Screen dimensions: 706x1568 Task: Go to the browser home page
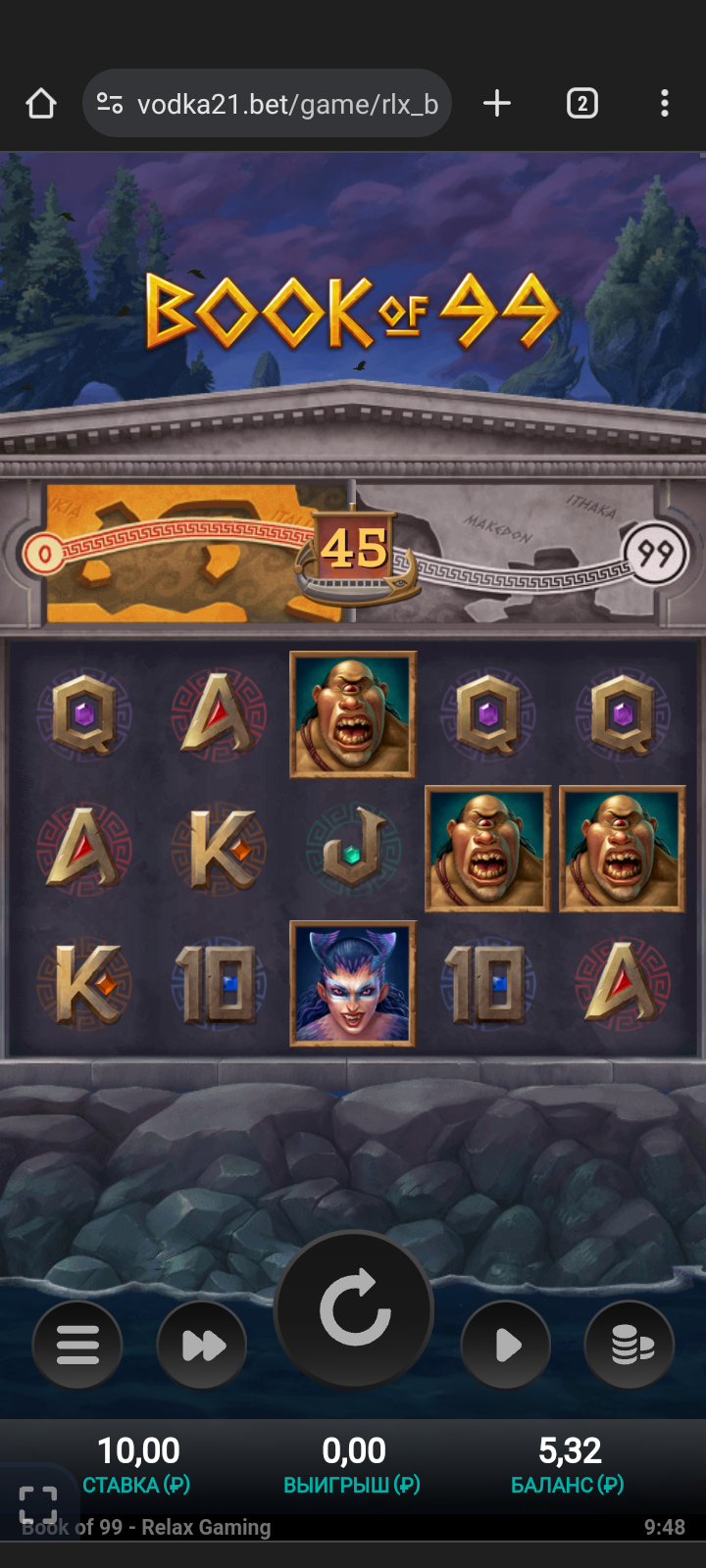(x=41, y=104)
